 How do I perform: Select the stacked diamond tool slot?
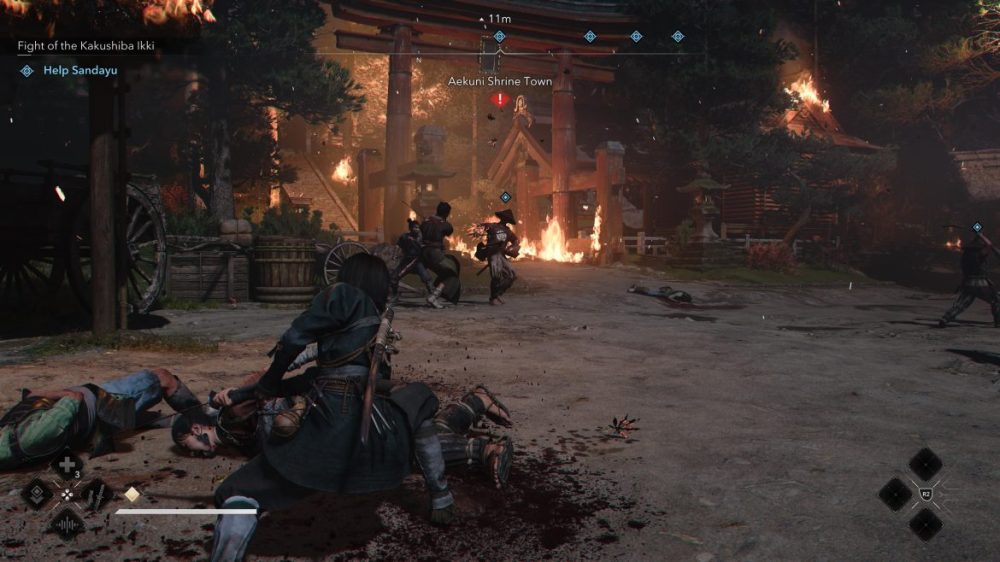(38, 493)
